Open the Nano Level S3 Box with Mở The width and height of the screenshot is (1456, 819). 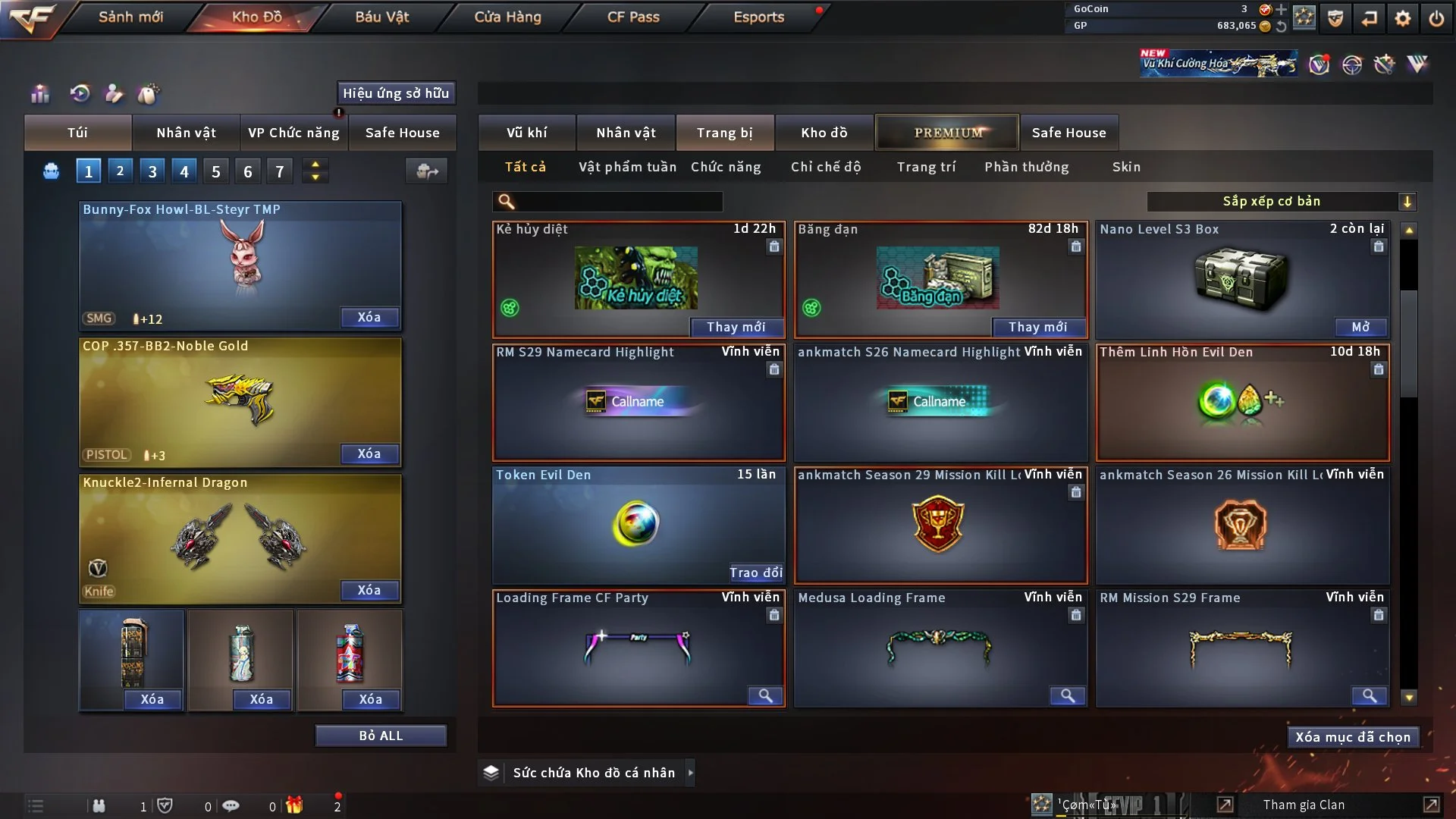[x=1360, y=327]
